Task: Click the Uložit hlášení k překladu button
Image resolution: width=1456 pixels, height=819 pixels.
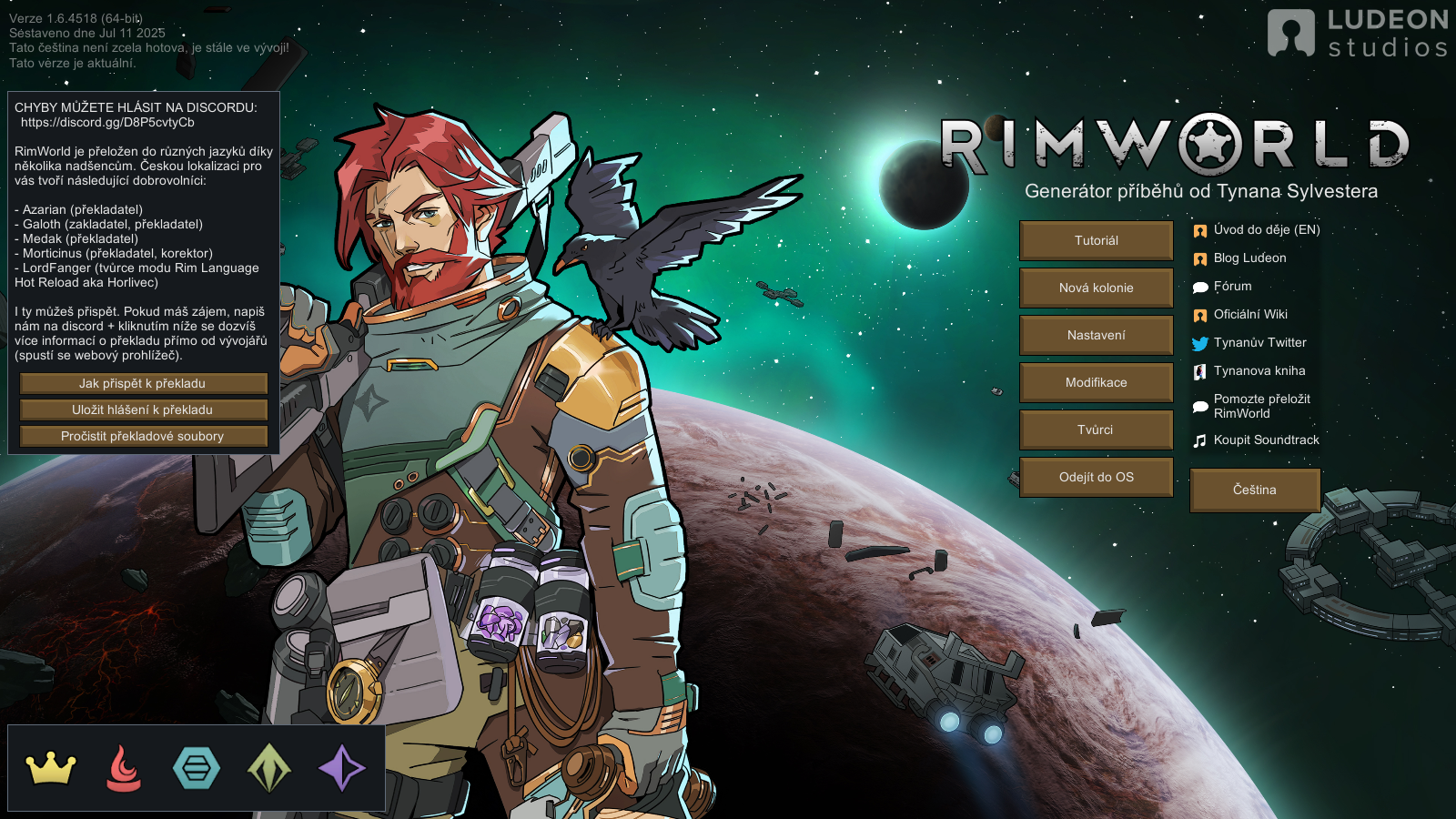Action: 143,410
